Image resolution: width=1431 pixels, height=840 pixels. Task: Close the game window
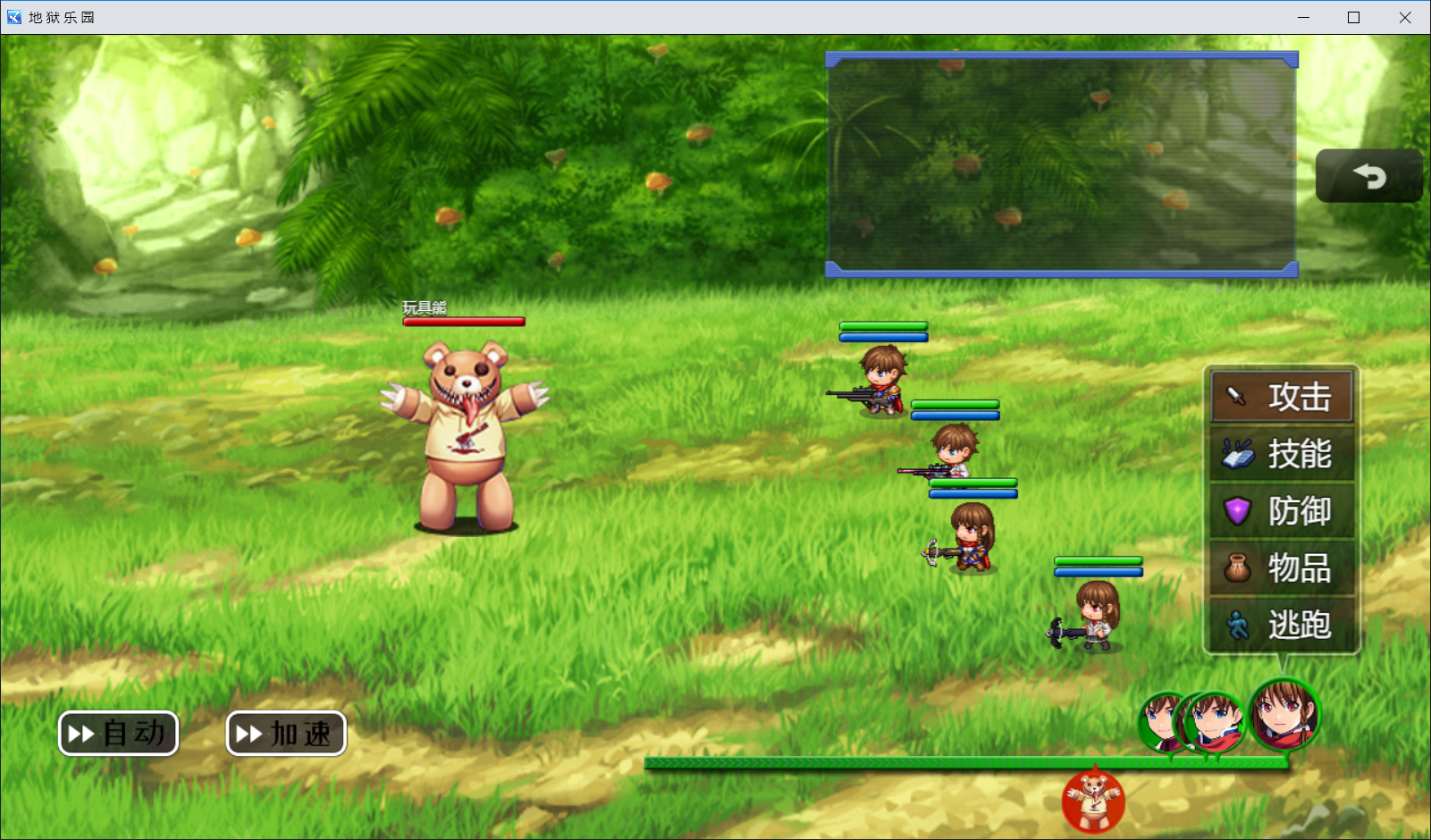pyautogui.click(x=1405, y=17)
